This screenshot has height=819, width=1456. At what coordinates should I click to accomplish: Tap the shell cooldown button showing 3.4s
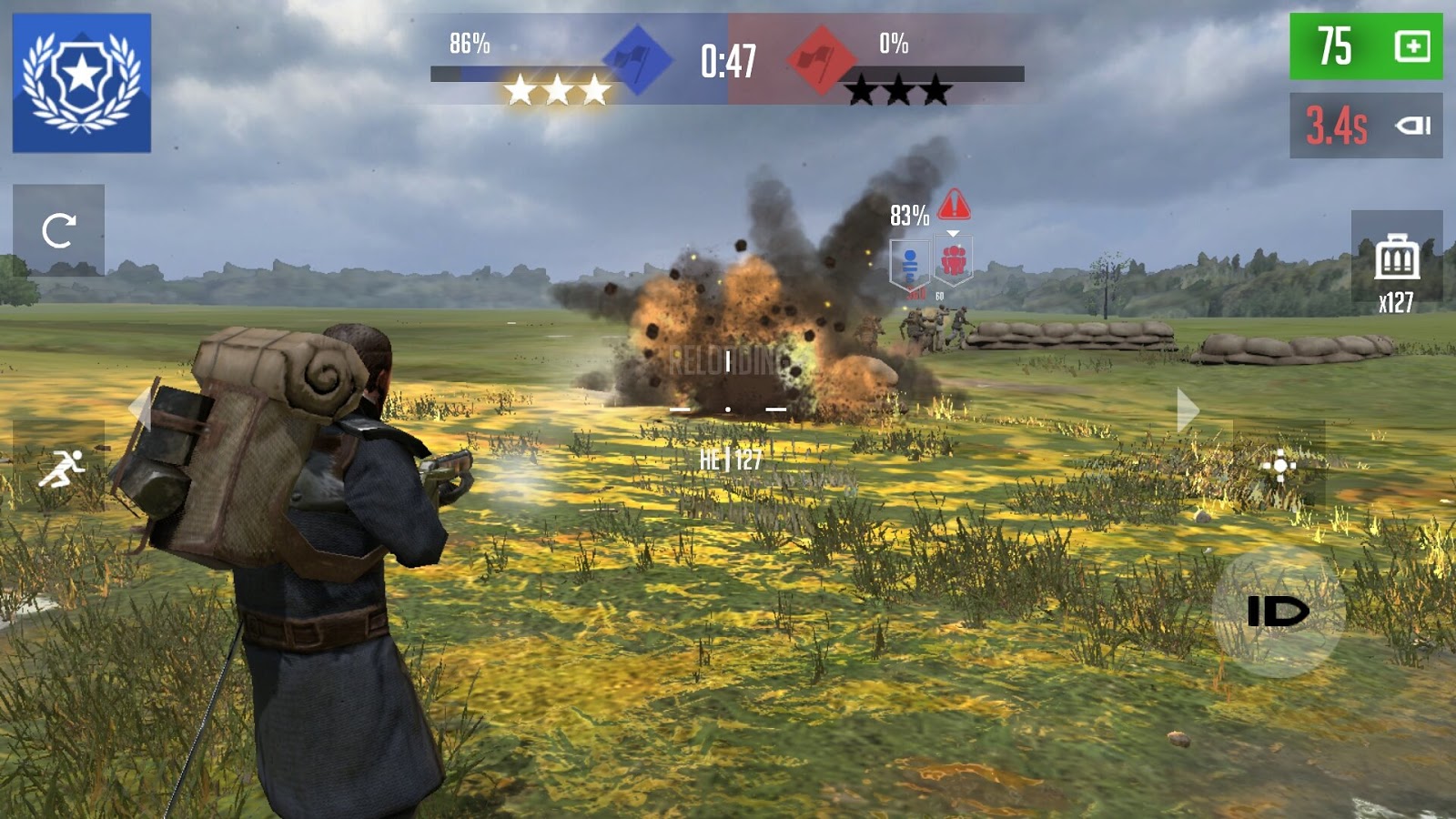tap(1365, 126)
